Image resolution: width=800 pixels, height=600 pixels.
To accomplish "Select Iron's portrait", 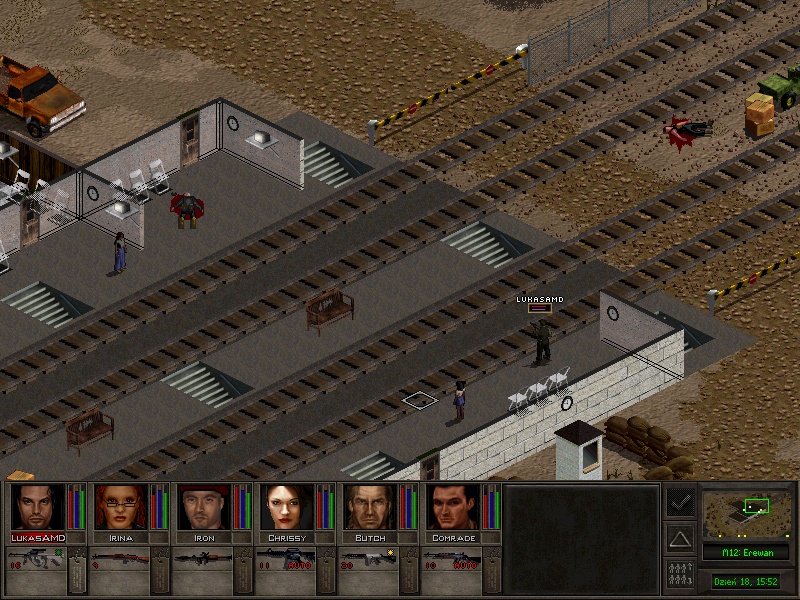I will coord(203,507).
